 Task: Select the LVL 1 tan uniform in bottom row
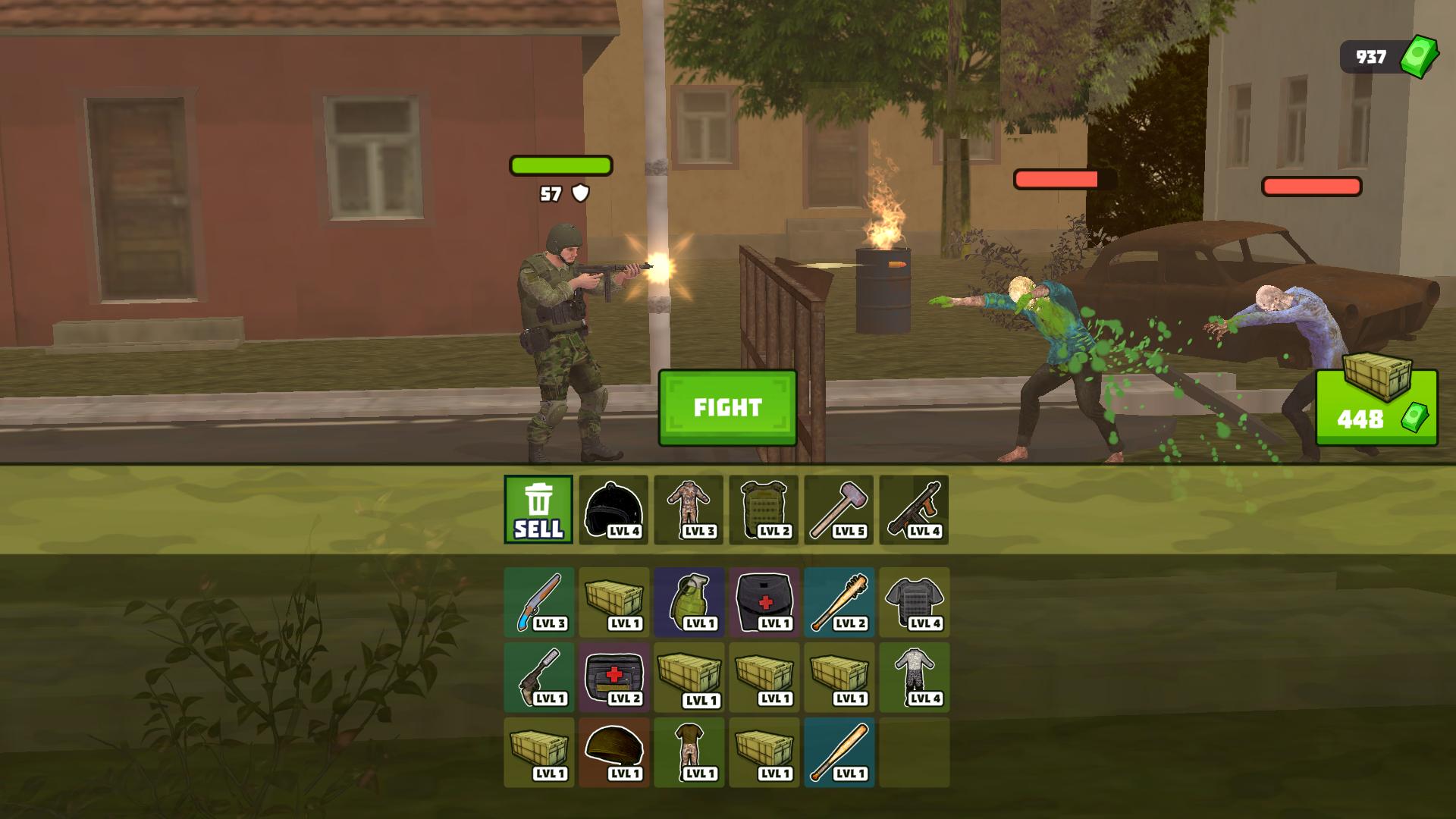coord(689,755)
